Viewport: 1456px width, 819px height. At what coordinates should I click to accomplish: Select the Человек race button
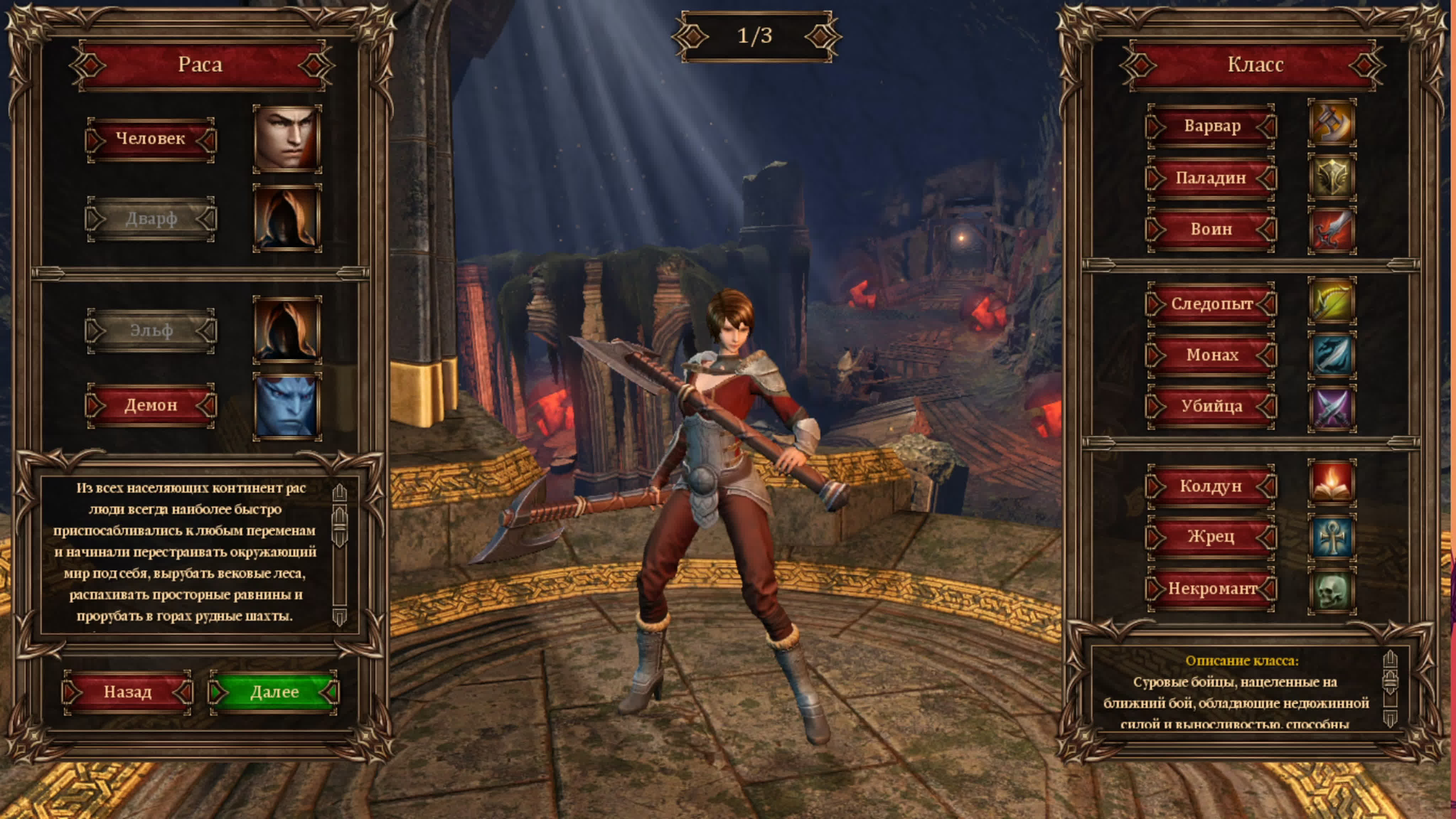150,139
